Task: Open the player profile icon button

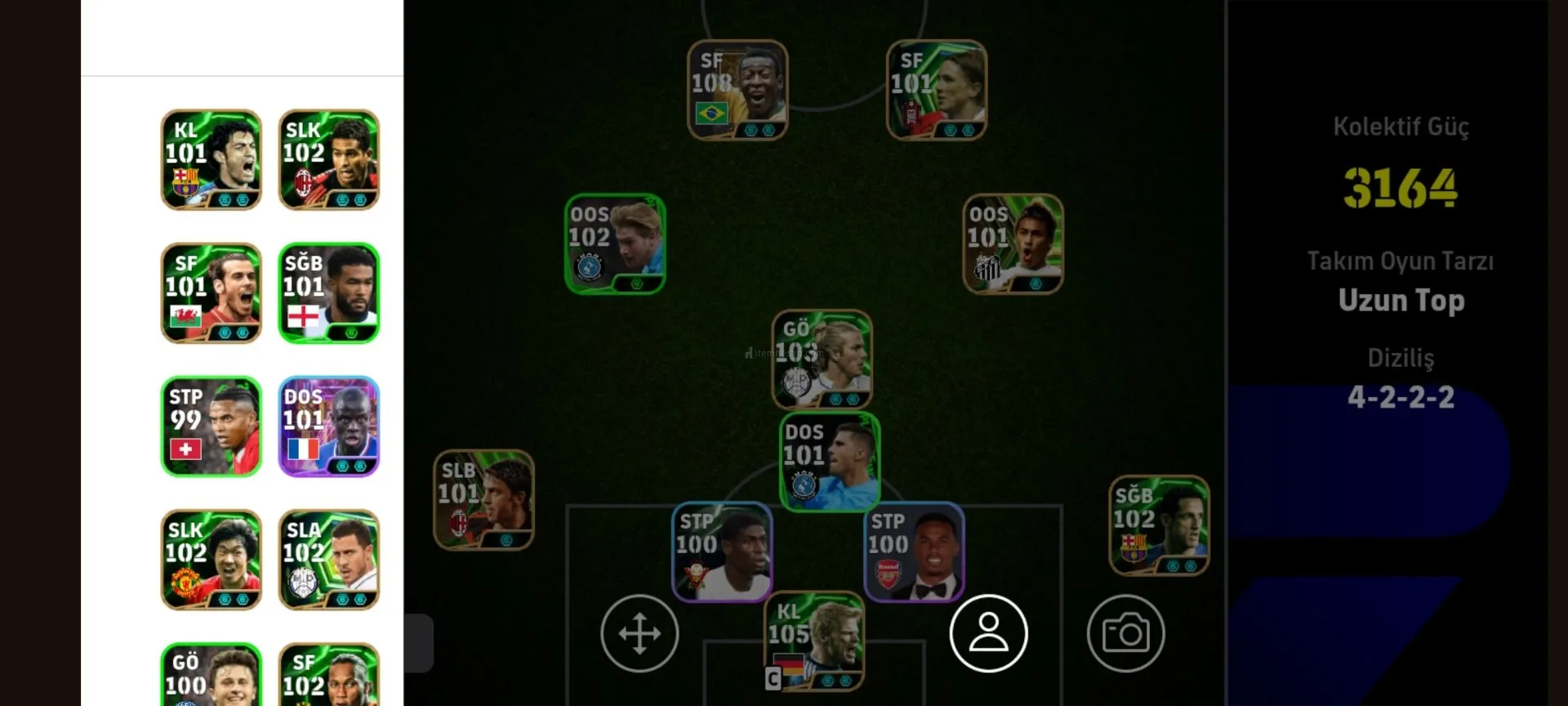Action: [x=988, y=633]
